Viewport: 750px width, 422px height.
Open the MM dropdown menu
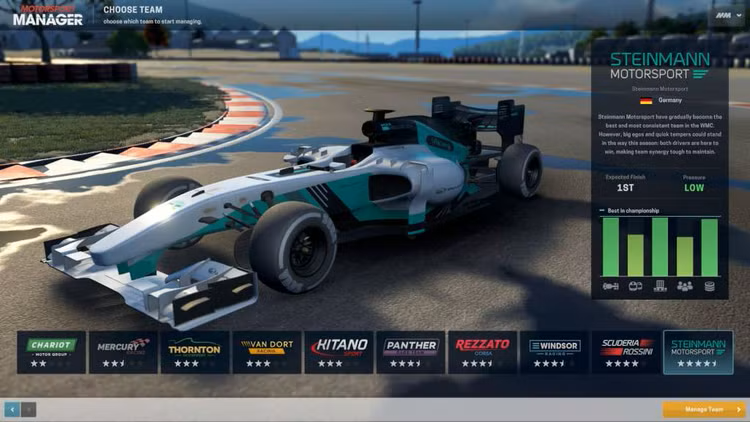pos(726,17)
